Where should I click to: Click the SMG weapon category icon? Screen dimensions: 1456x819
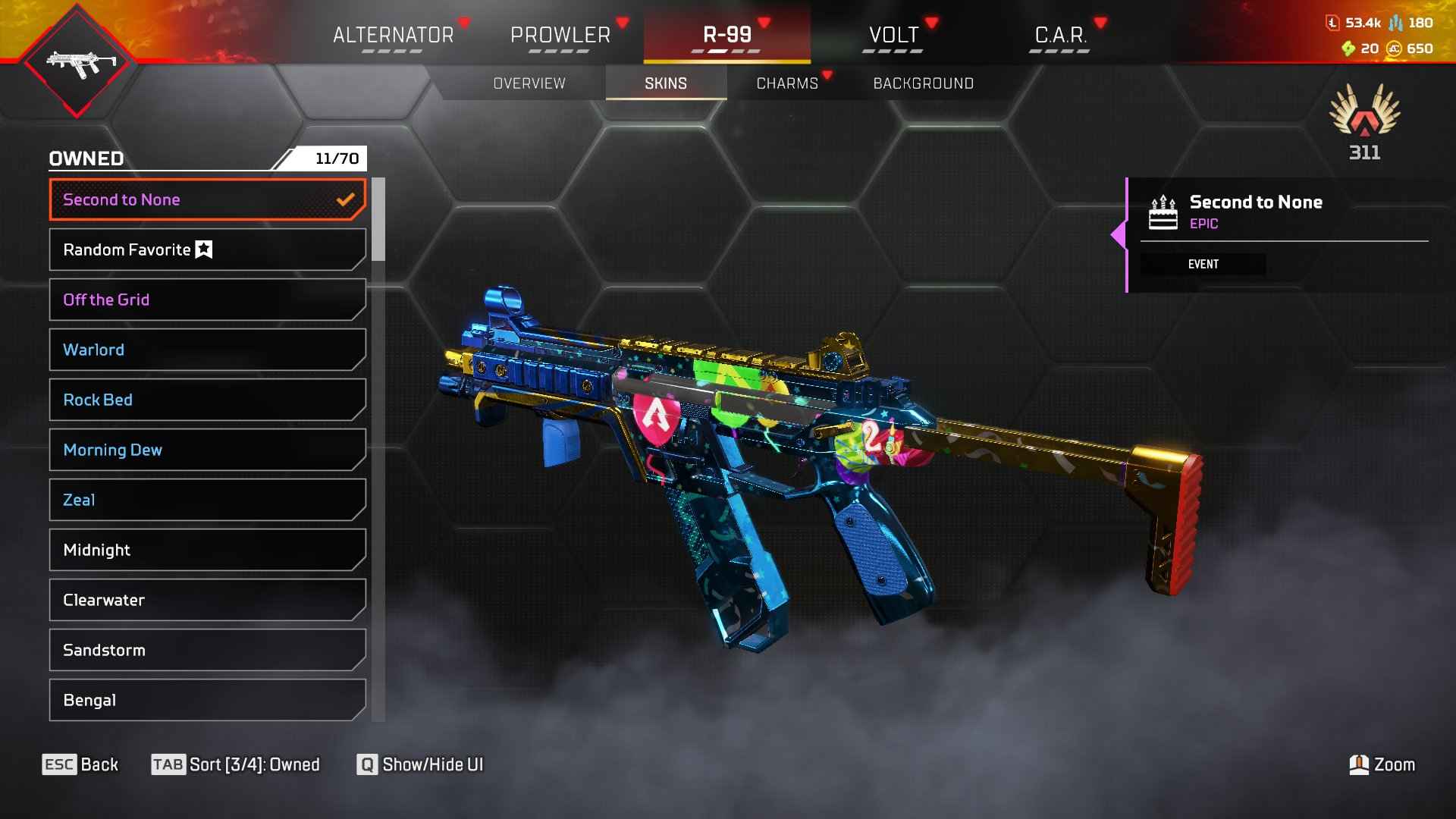tap(77, 62)
